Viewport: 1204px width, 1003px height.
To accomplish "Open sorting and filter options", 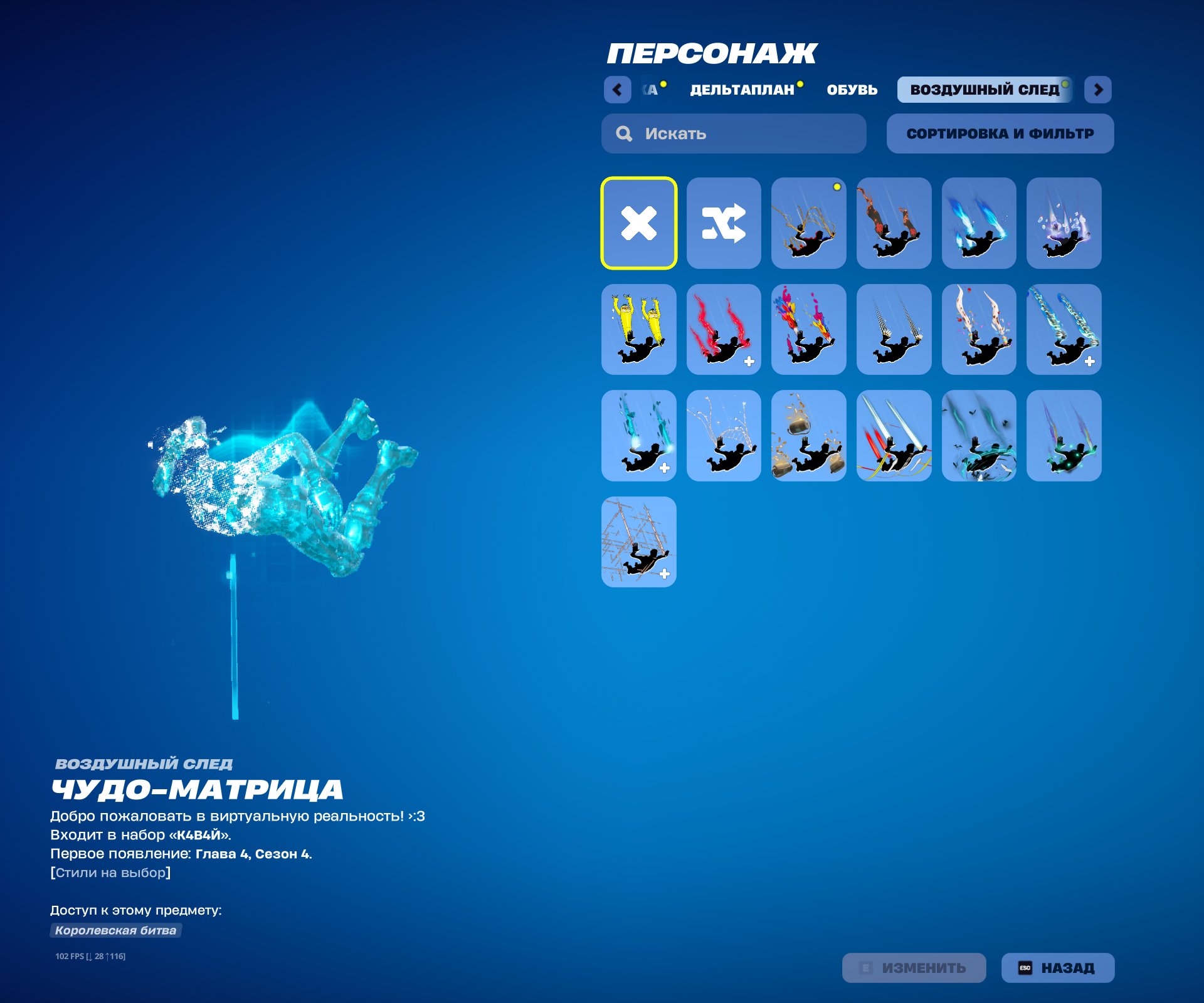I will click(x=1000, y=133).
